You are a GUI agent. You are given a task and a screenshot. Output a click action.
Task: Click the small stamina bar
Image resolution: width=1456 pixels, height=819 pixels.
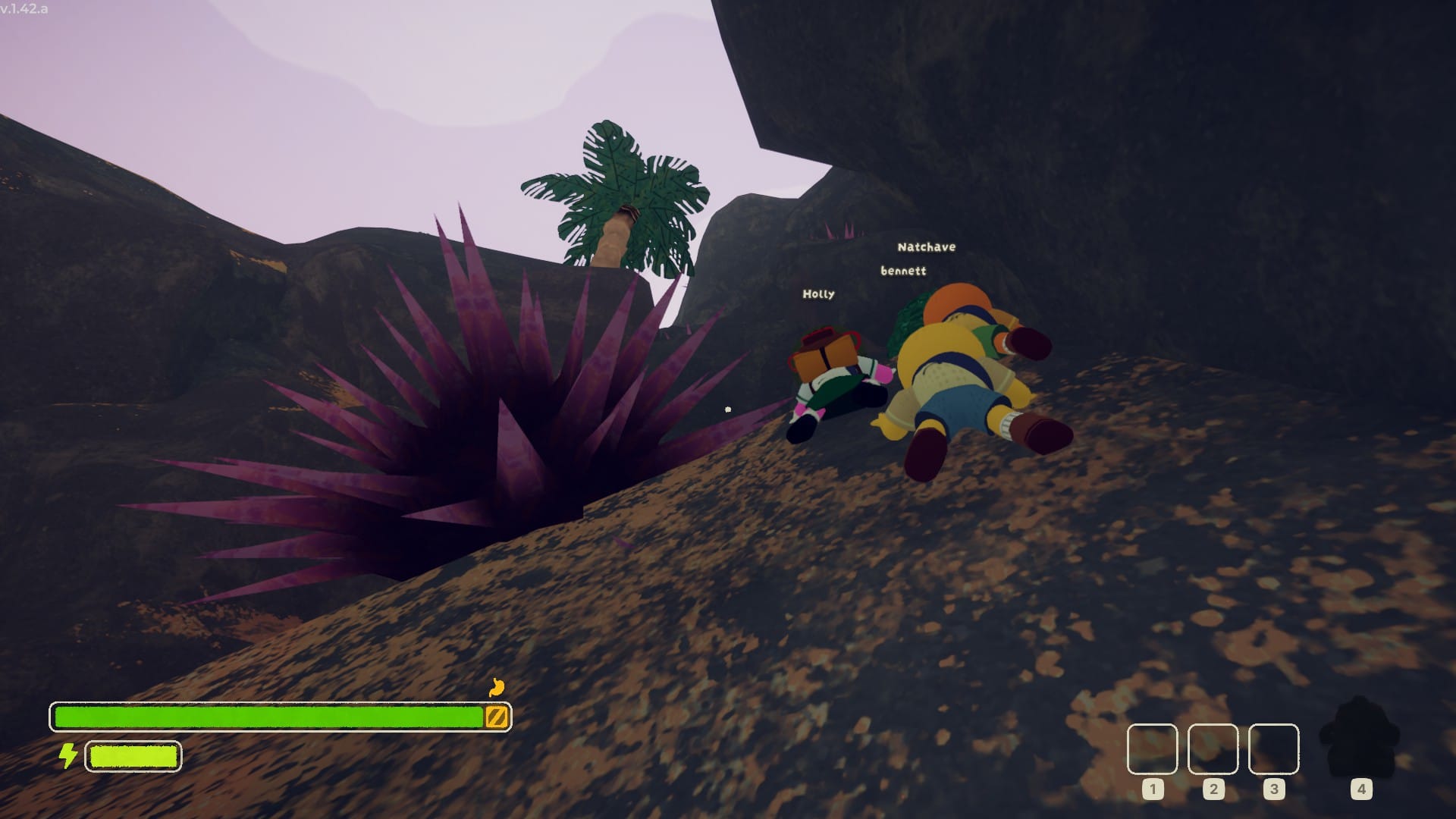coord(133,756)
